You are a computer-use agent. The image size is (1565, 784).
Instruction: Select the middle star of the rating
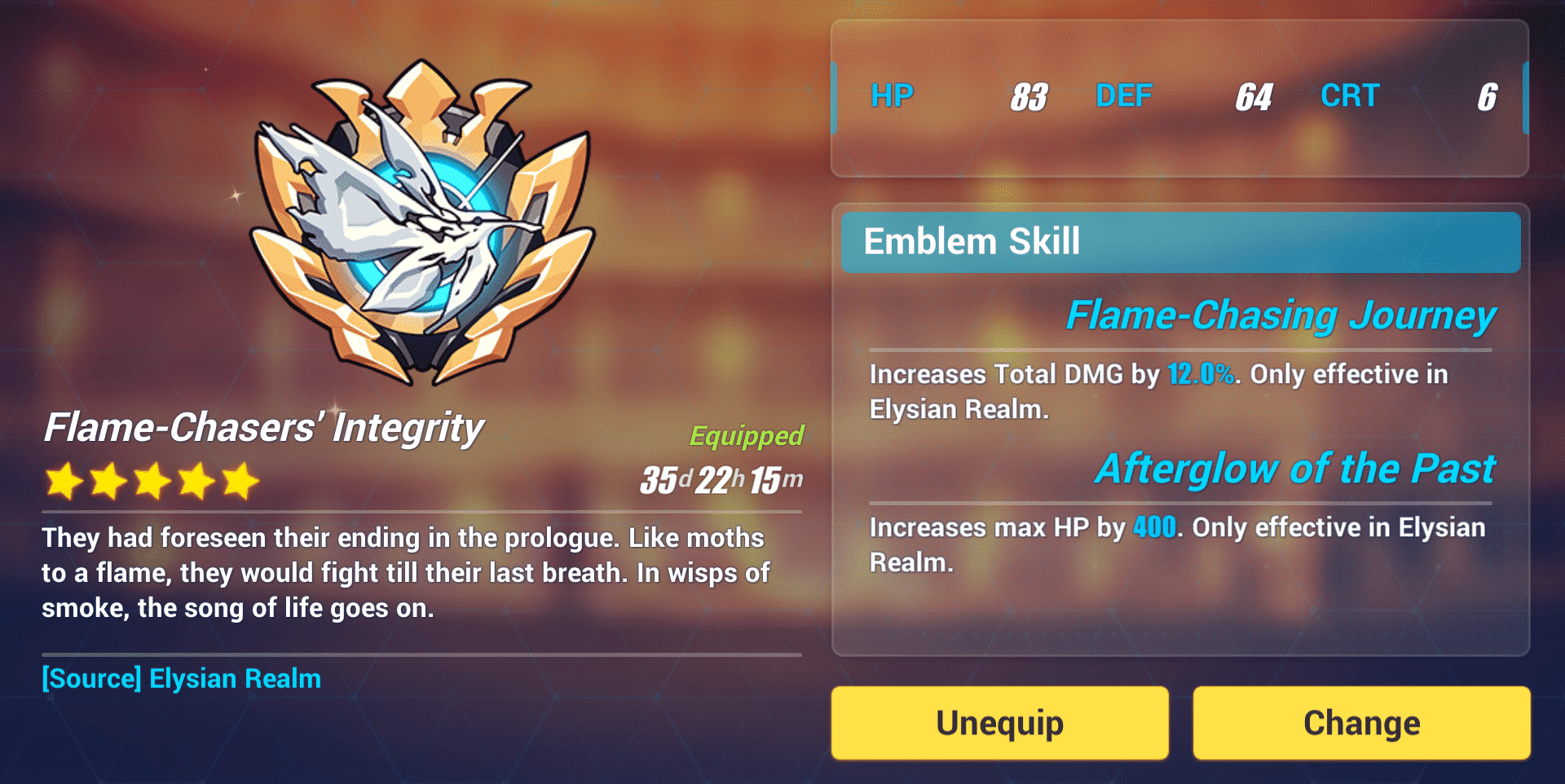click(x=152, y=480)
